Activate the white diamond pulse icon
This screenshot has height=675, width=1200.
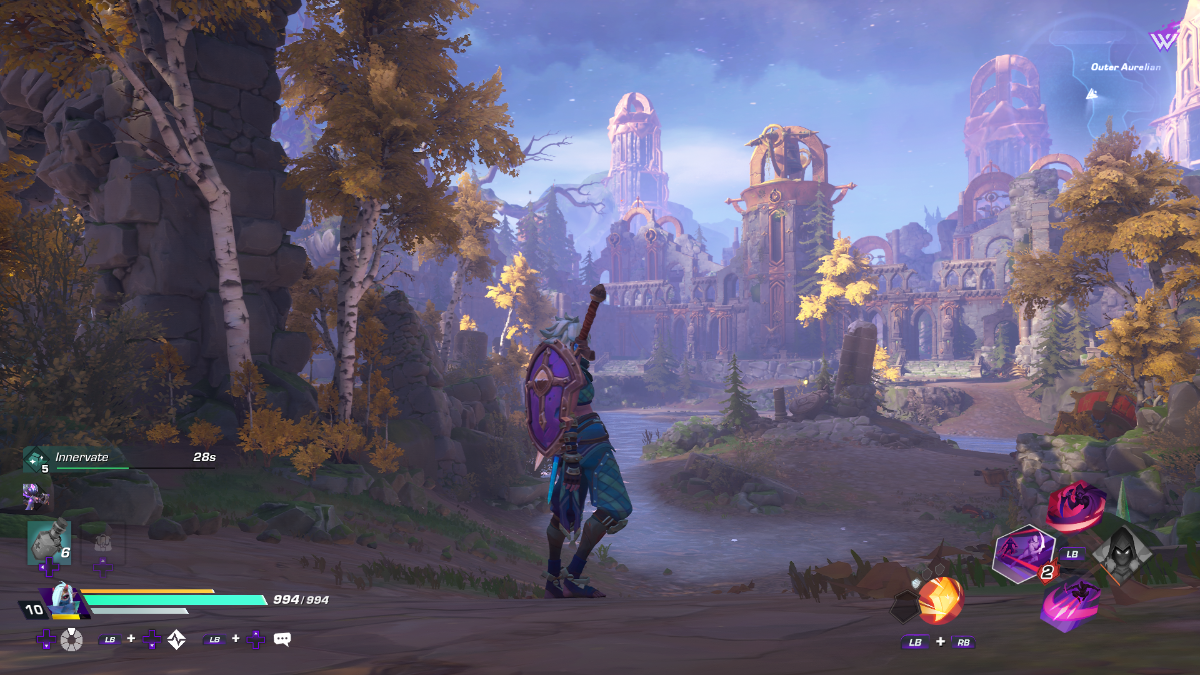[x=177, y=640]
